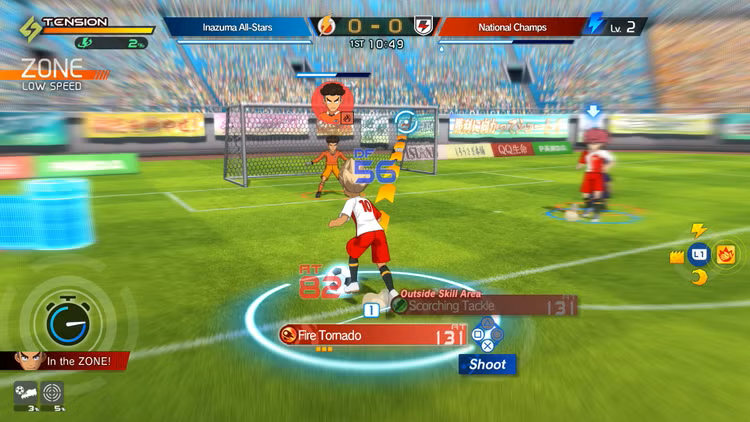Click the Inazuma All-Stars team banner
Viewport: 750px width, 422px height.
pos(237,27)
